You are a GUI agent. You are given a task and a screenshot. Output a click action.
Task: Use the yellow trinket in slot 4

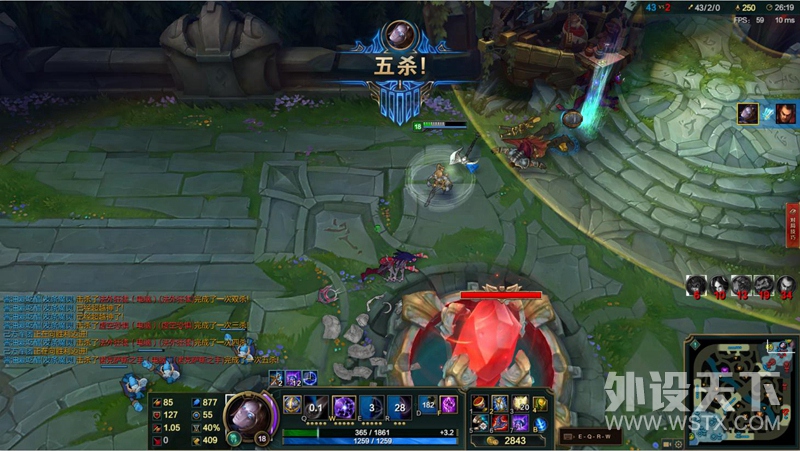(x=540, y=403)
